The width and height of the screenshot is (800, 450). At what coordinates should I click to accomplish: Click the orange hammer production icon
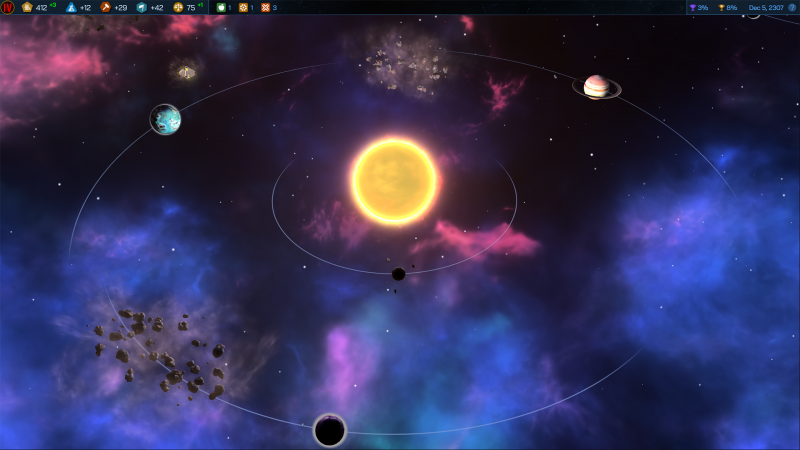coord(105,7)
